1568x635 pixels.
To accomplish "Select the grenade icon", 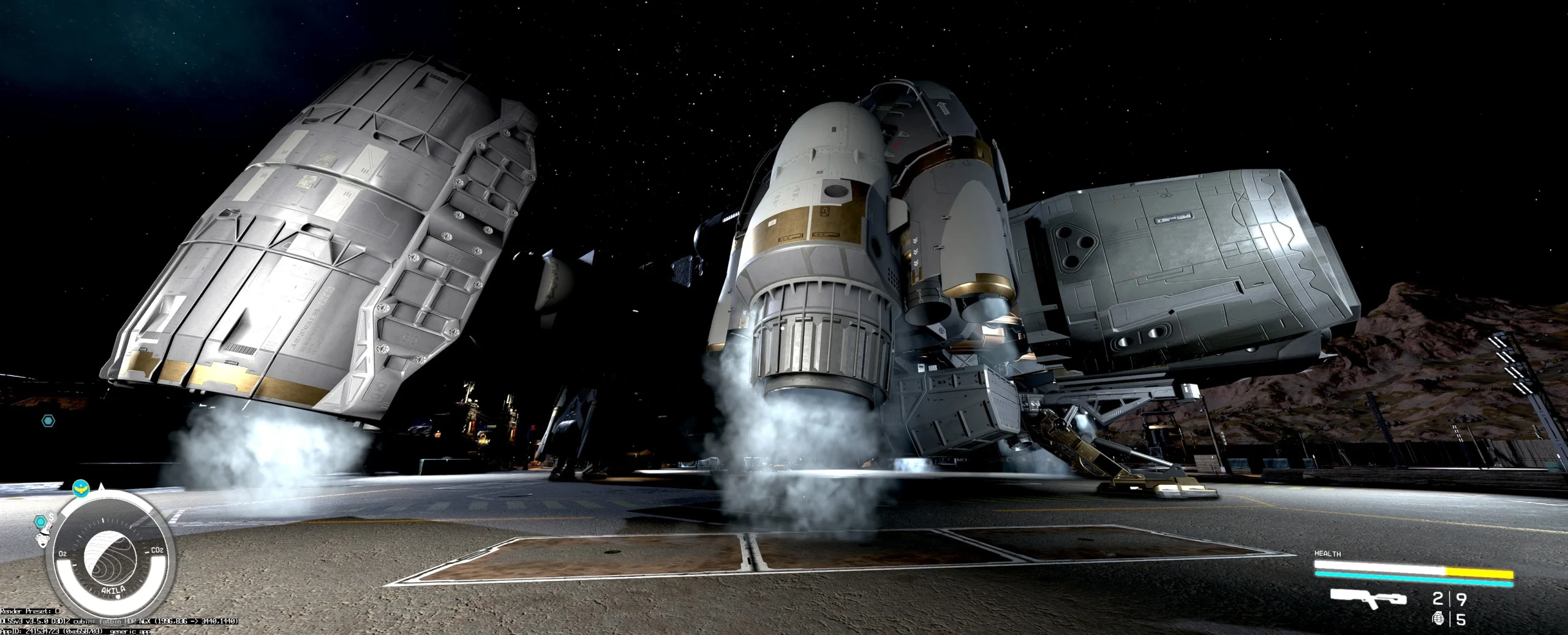I will (x=1436, y=619).
